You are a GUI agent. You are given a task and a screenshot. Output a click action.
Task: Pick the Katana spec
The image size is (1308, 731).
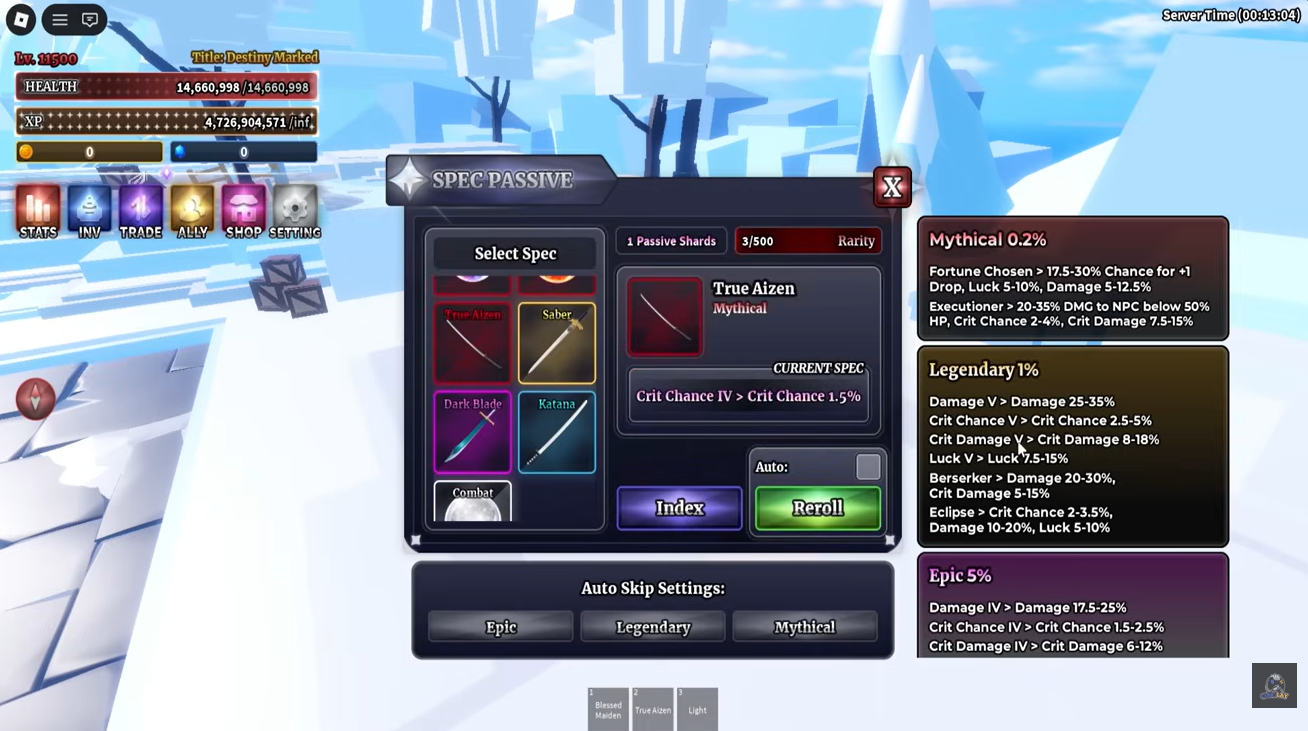pyautogui.click(x=557, y=432)
